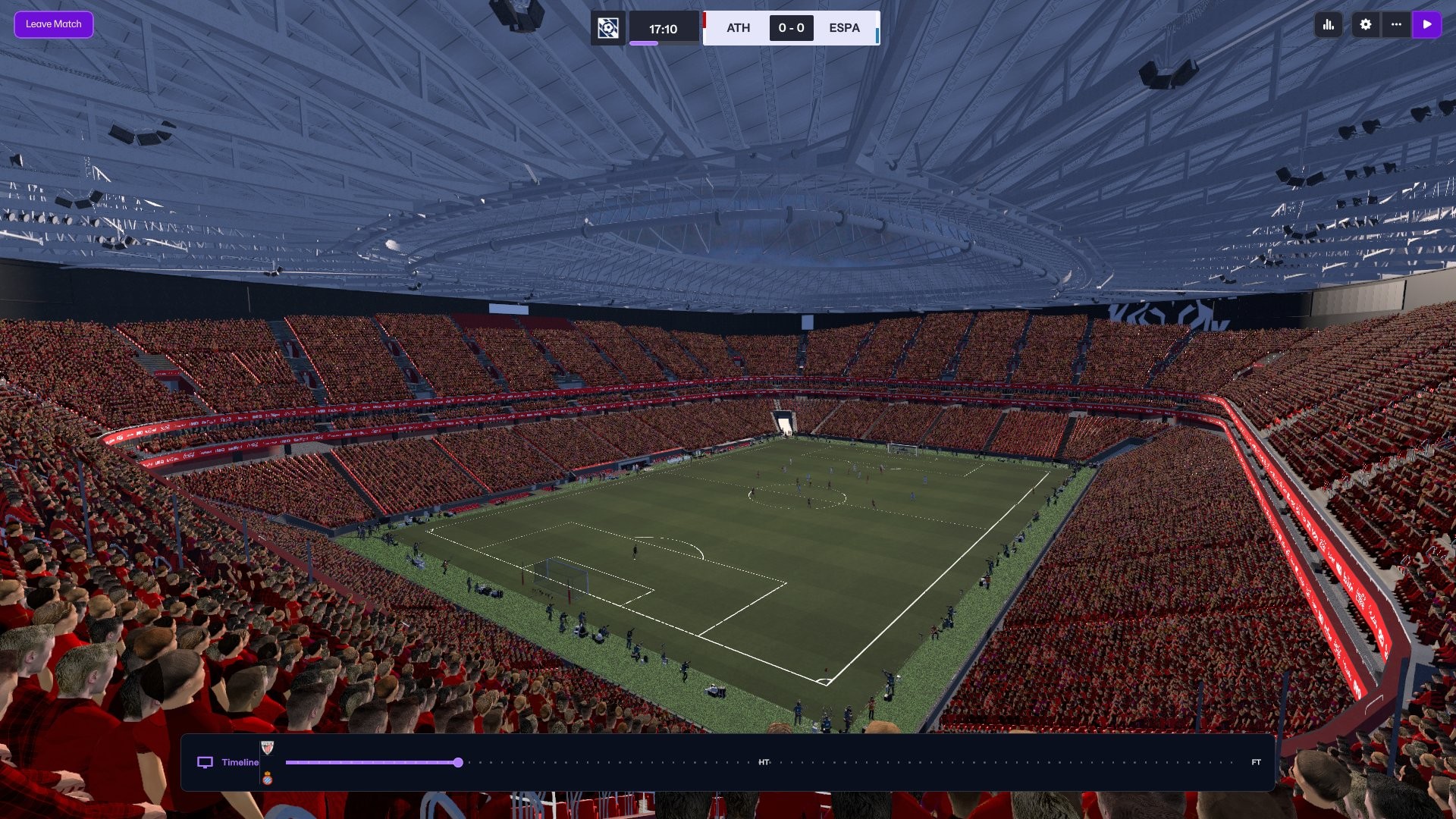Select the ESPA team name on the scoreboard

[x=844, y=28]
